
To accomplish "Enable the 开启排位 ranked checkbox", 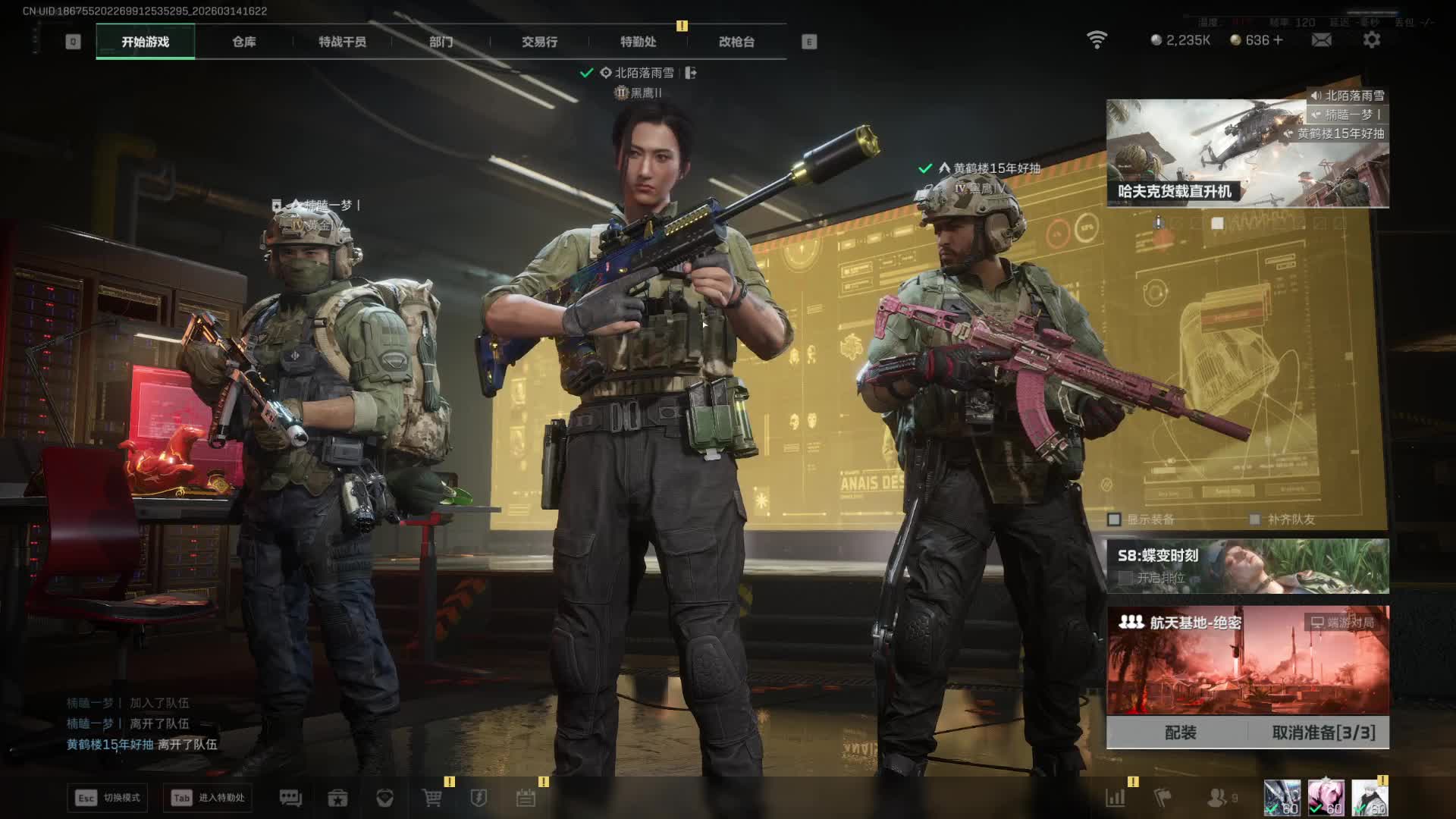I will [x=1126, y=578].
